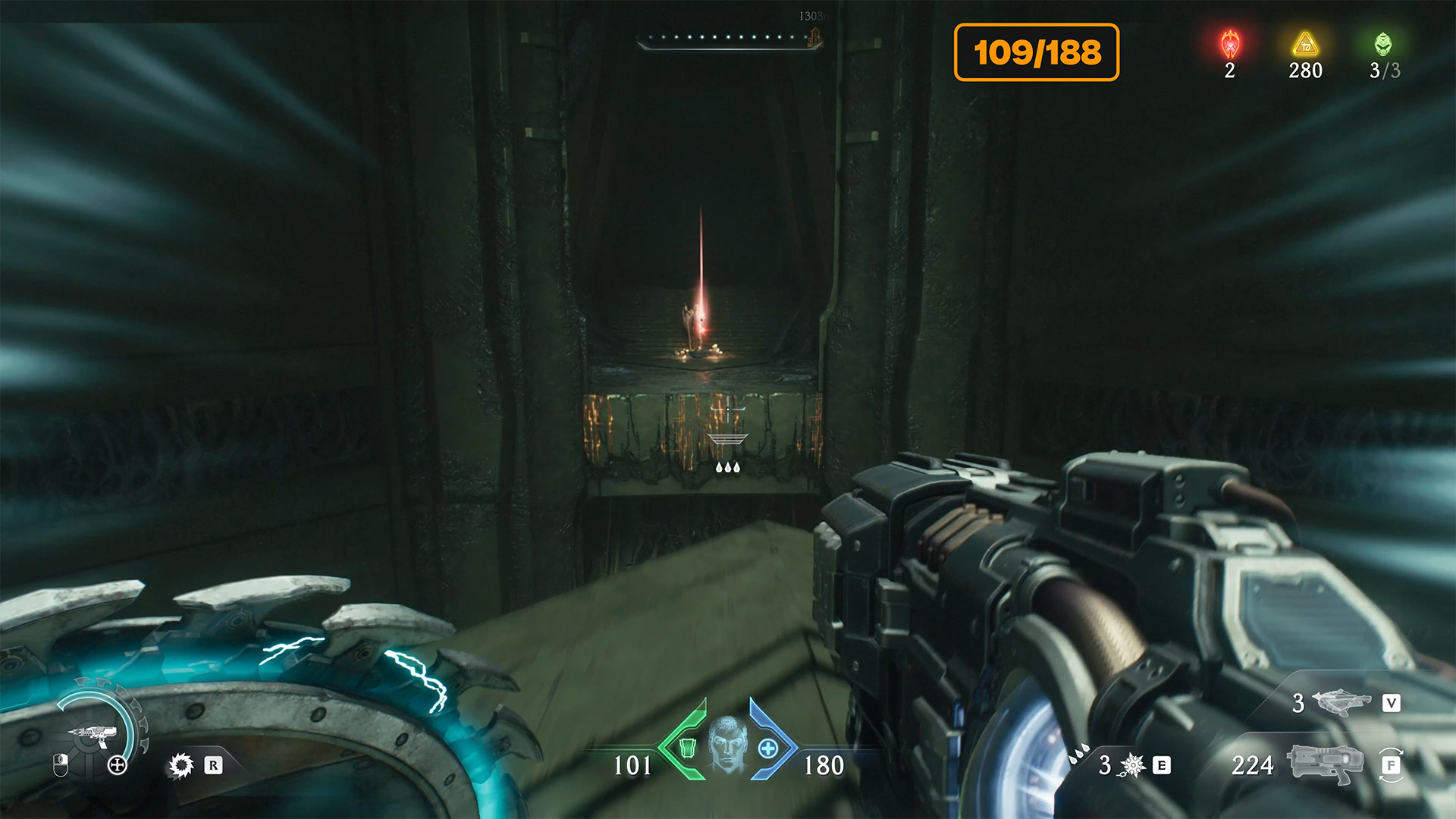Click the blue health cross icon
This screenshot has height=819, width=1456.
click(767, 748)
